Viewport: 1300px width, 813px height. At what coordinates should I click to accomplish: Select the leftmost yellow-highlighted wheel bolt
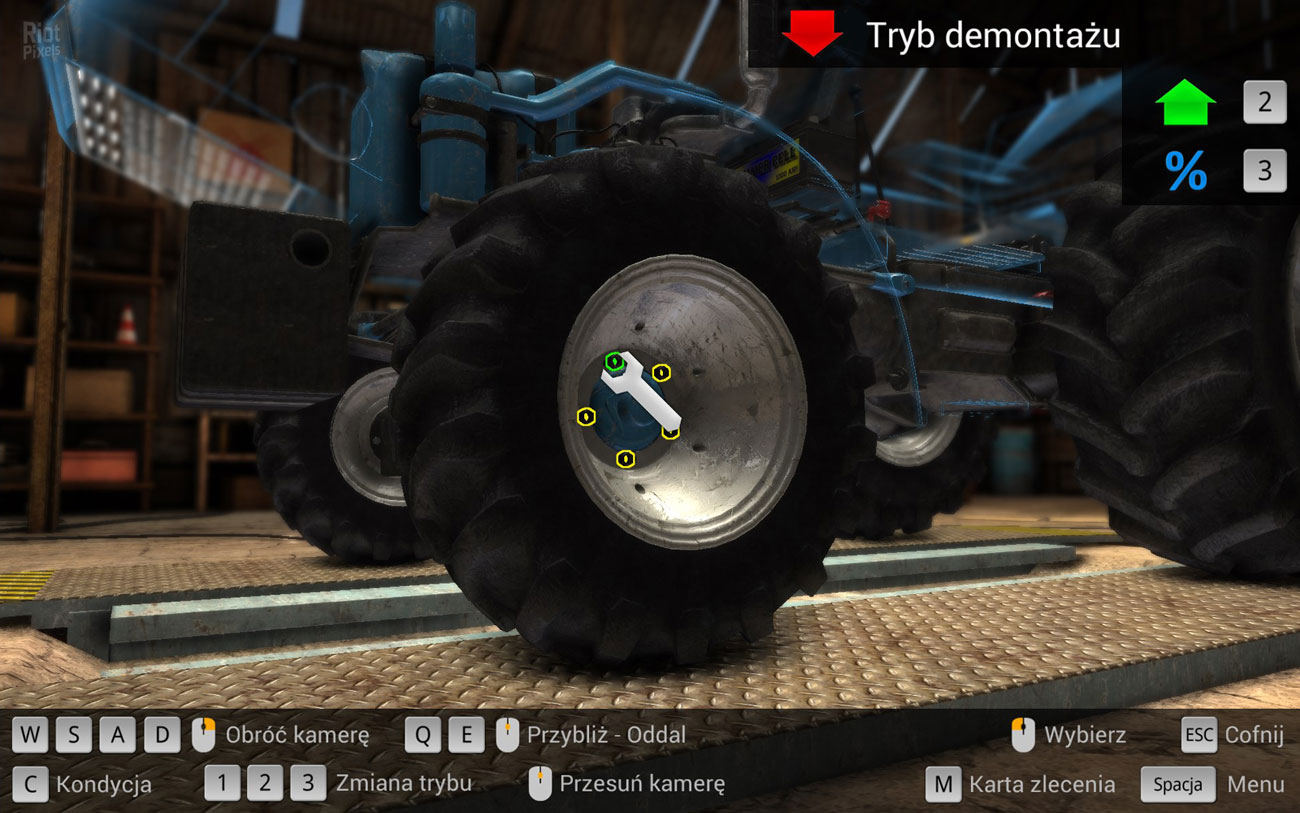click(x=585, y=416)
